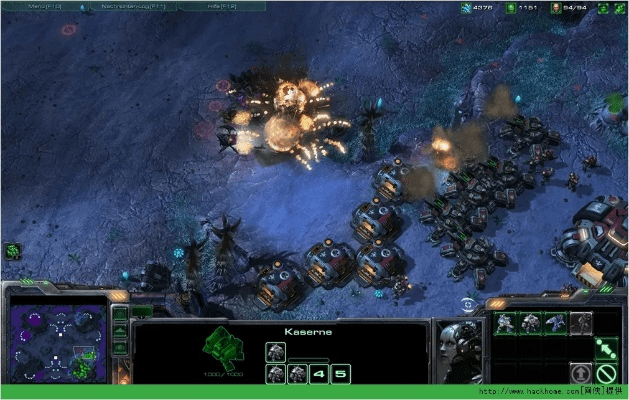Click the greyed-out Ghost training icon
The height and width of the screenshot is (400, 629).
tap(580, 322)
